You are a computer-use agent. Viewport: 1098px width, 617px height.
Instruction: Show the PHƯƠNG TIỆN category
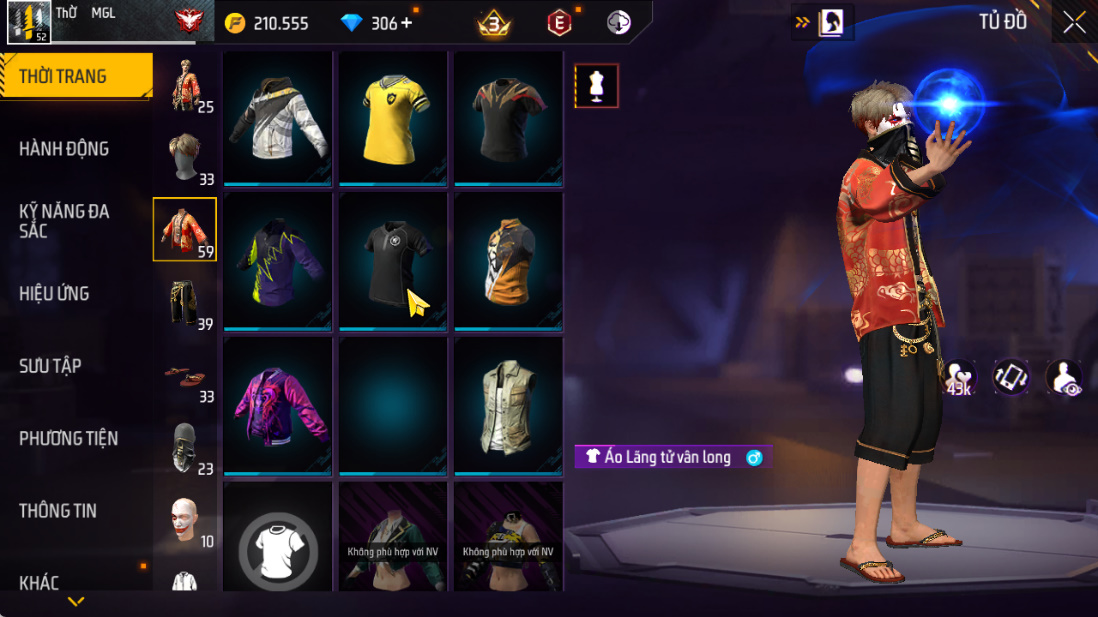68,438
